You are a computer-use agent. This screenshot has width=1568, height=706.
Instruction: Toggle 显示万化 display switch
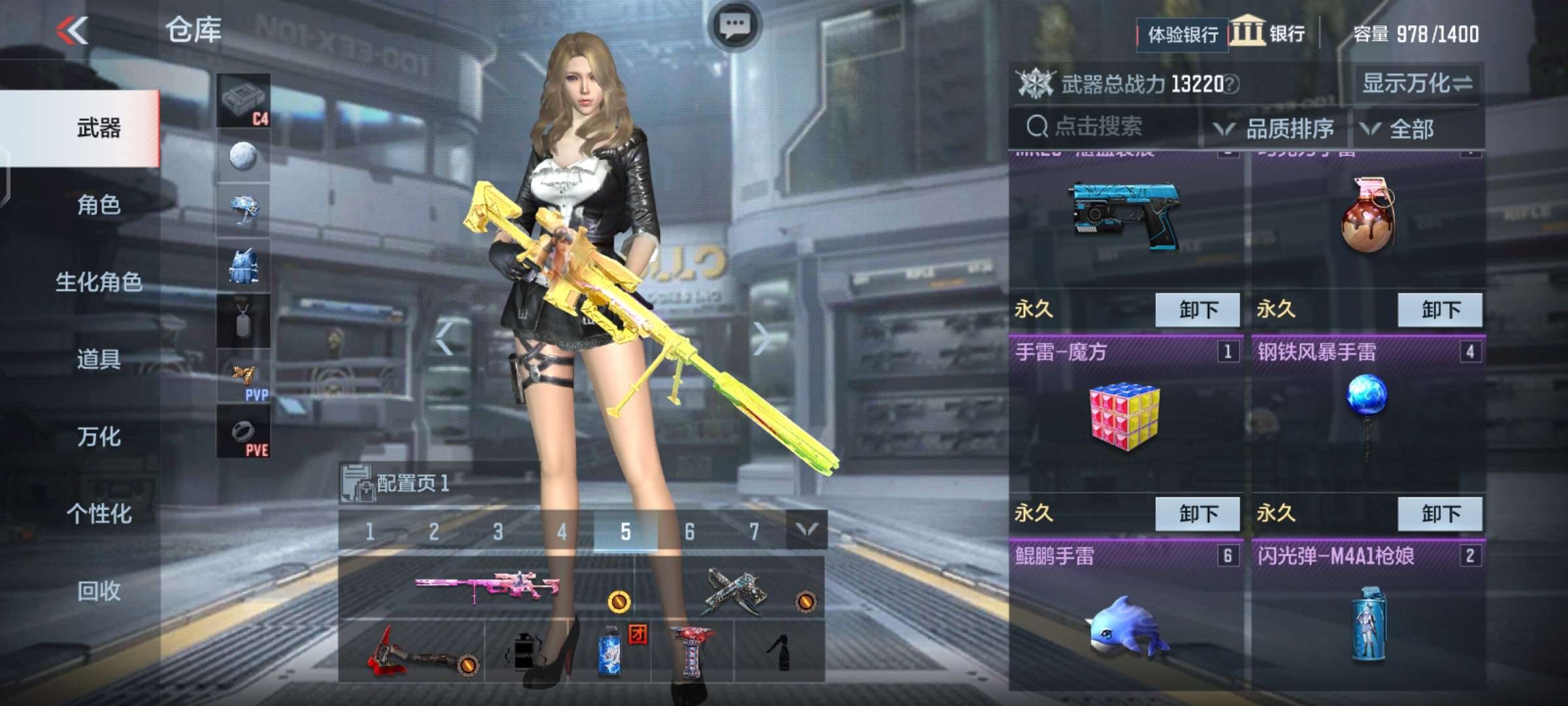pyautogui.click(x=1416, y=84)
